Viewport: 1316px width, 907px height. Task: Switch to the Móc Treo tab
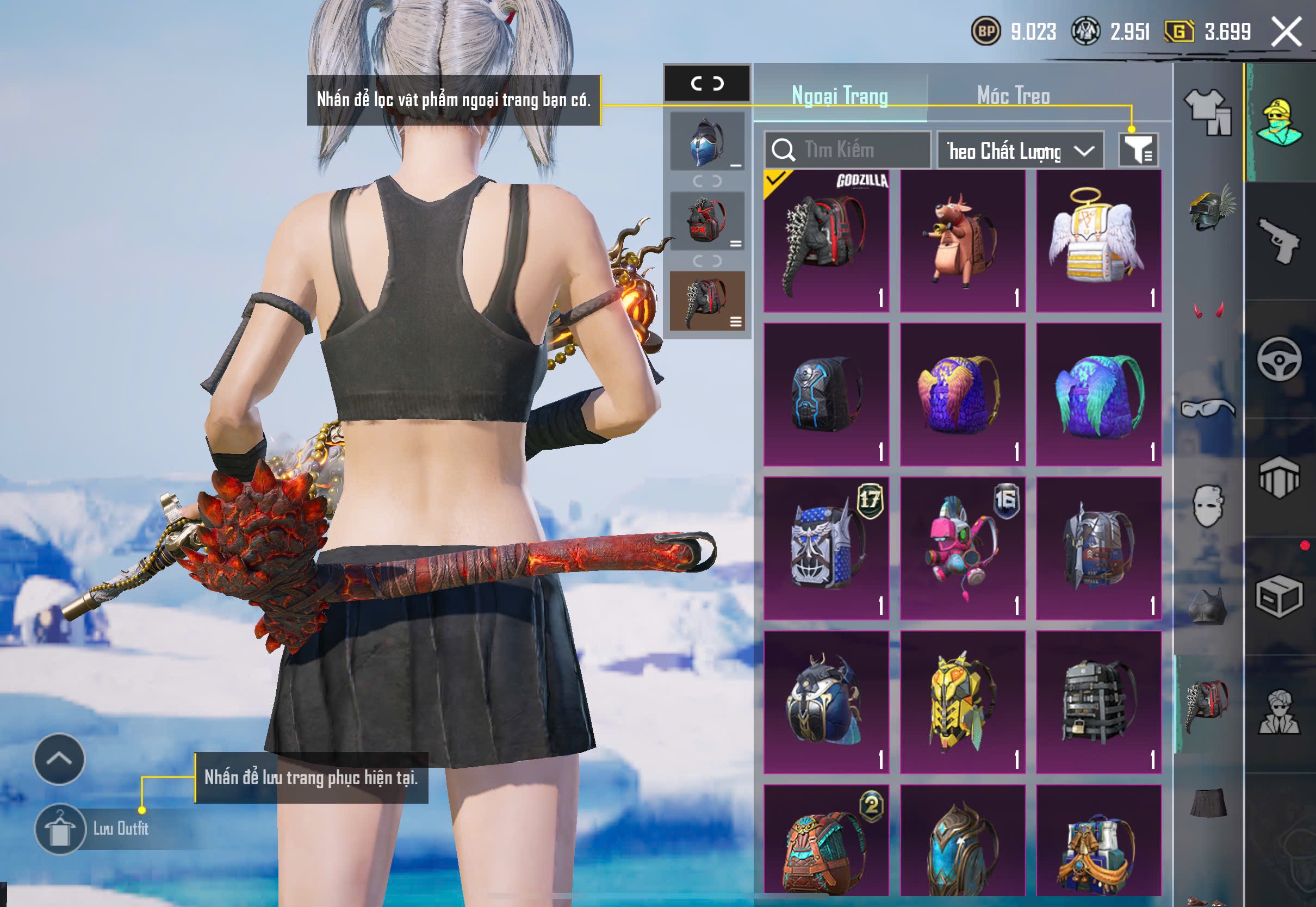[x=1013, y=96]
